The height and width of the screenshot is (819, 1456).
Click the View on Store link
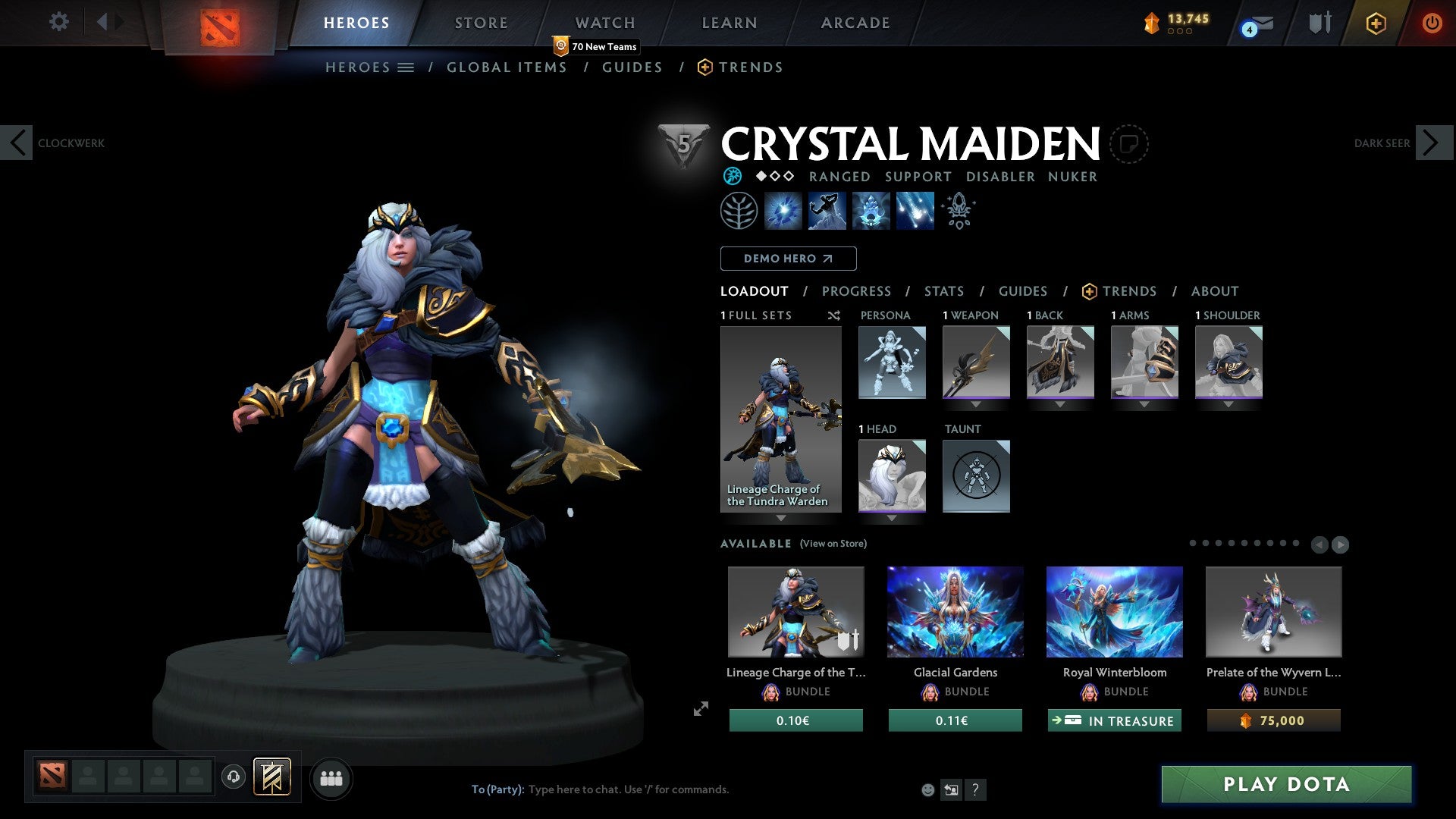click(x=833, y=544)
